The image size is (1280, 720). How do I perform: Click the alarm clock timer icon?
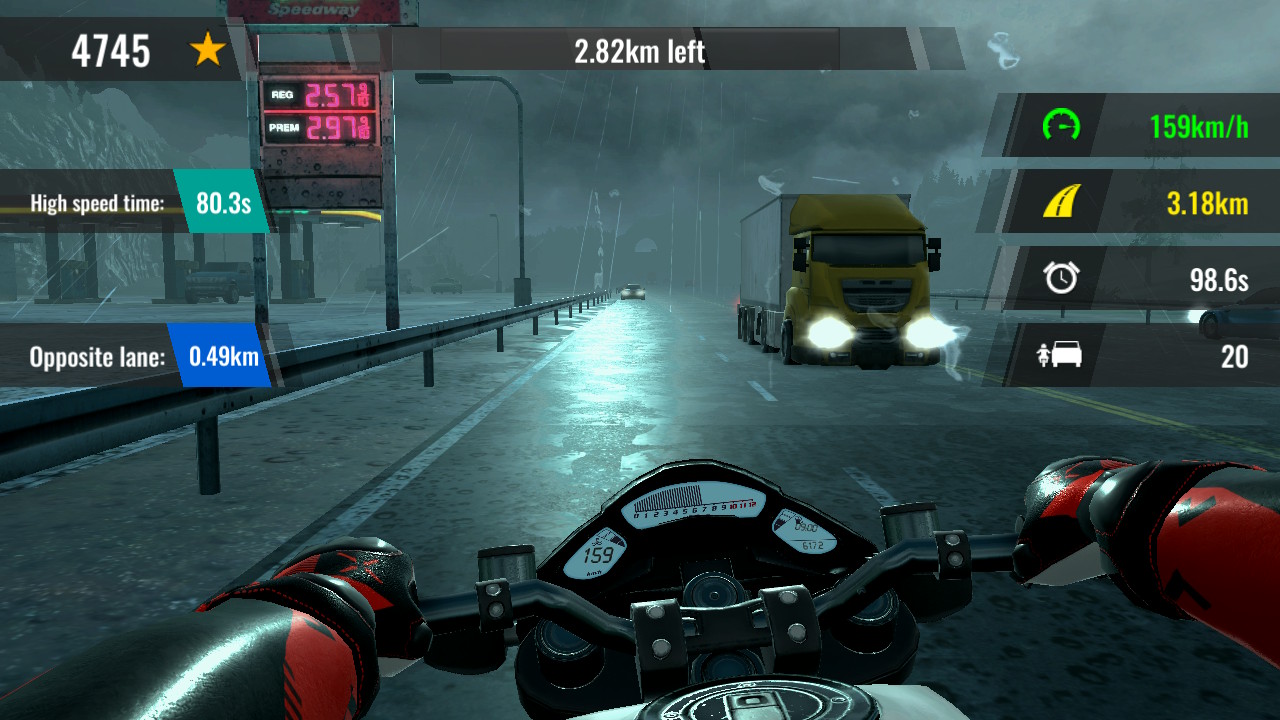(1062, 280)
